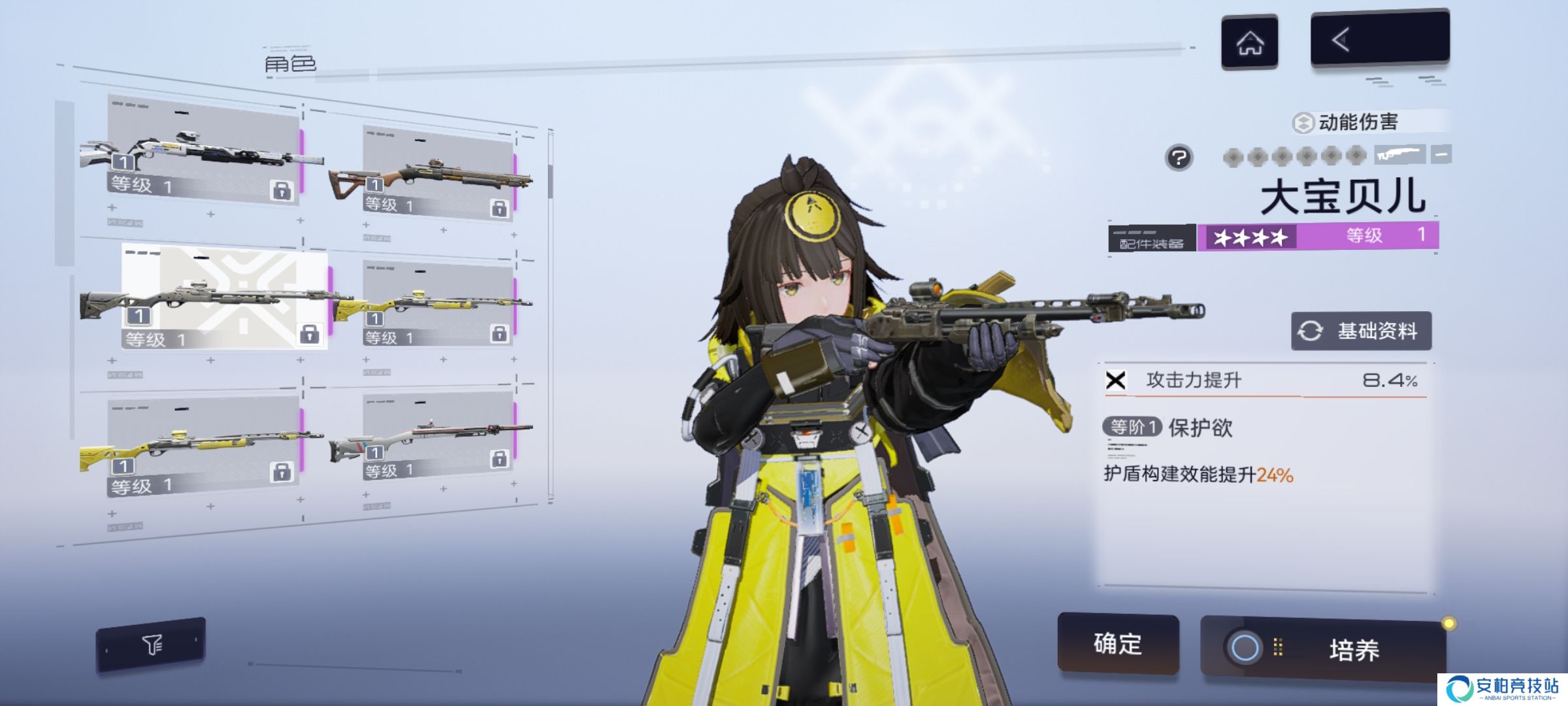
Task: Select the white futuristic shotgun card
Action: [204, 150]
